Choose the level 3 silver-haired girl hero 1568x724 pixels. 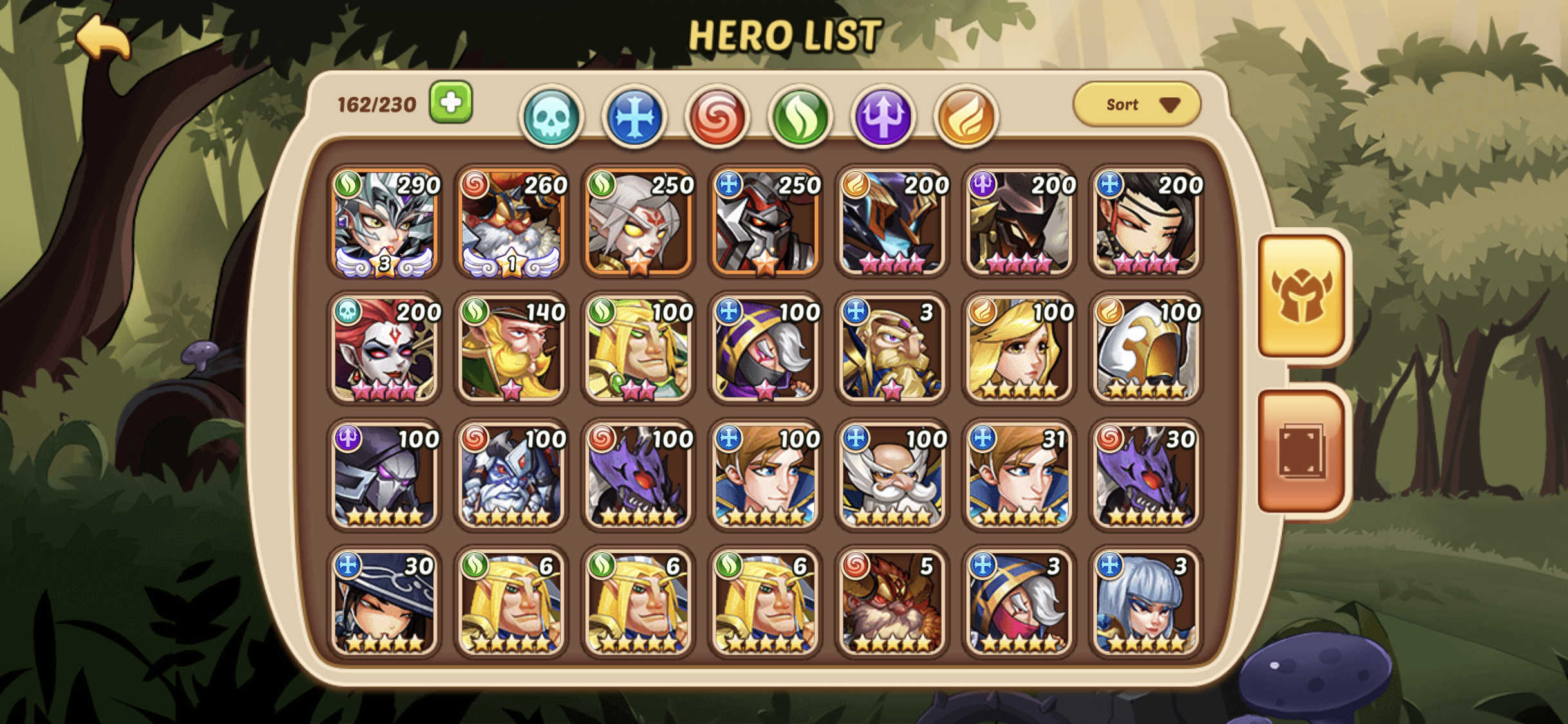pos(1146,602)
